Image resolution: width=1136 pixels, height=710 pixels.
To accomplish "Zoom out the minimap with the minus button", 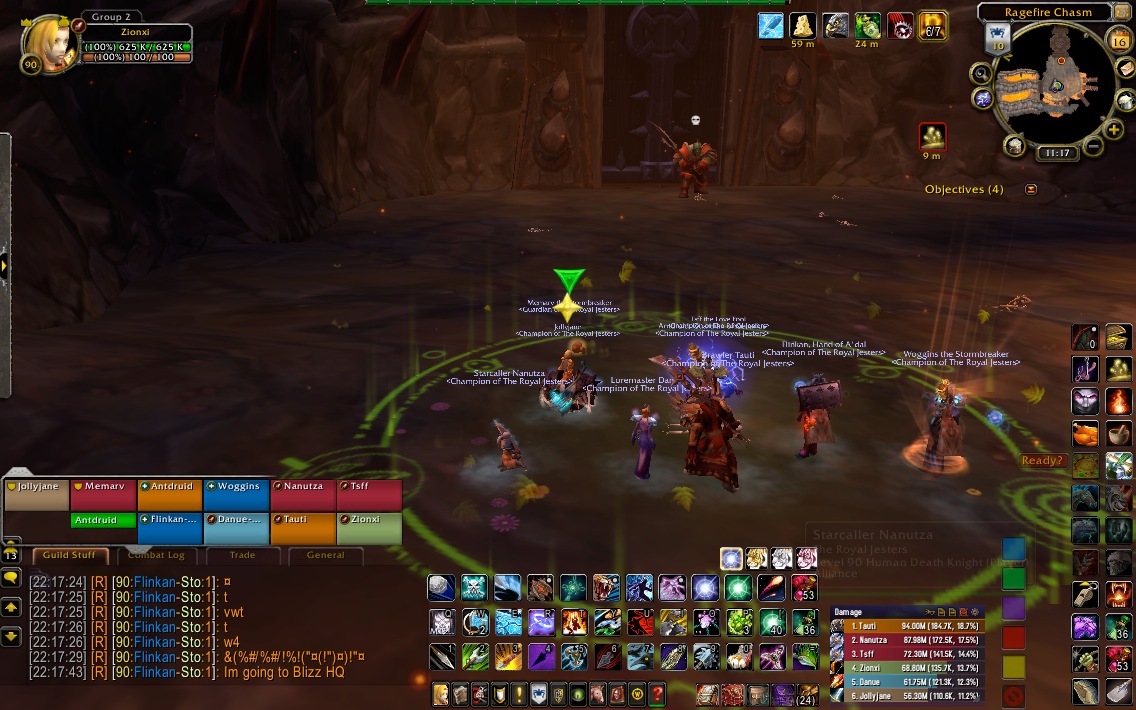I will point(1093,147).
